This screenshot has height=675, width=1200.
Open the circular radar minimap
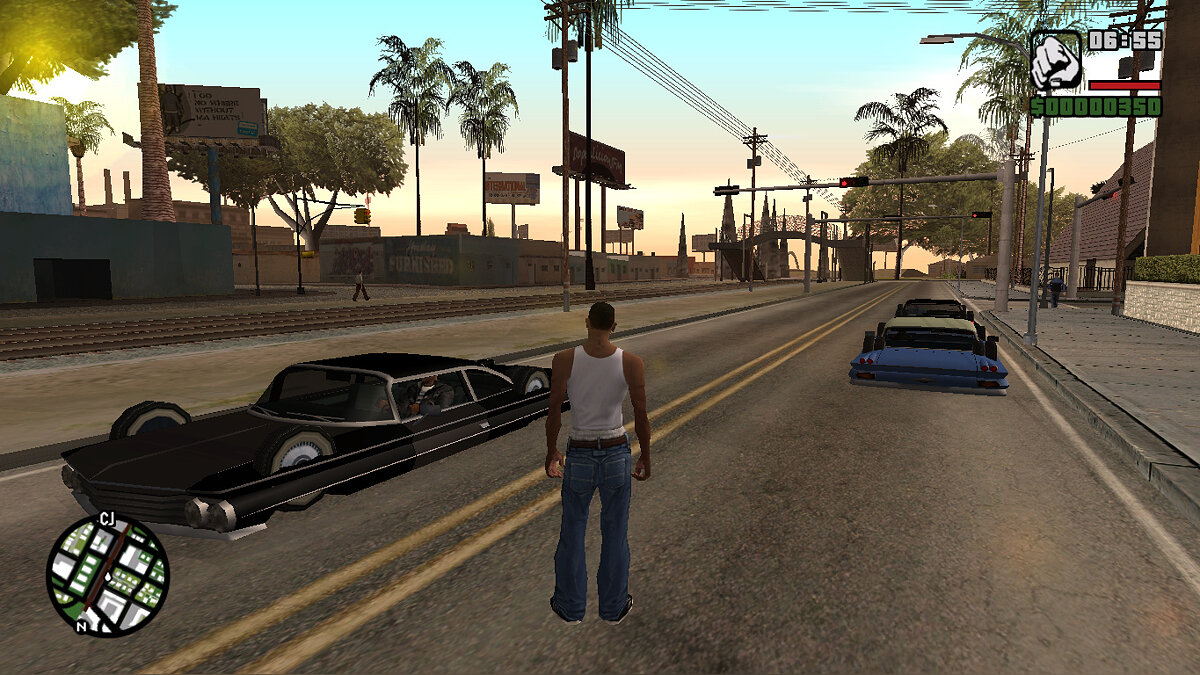(x=108, y=575)
